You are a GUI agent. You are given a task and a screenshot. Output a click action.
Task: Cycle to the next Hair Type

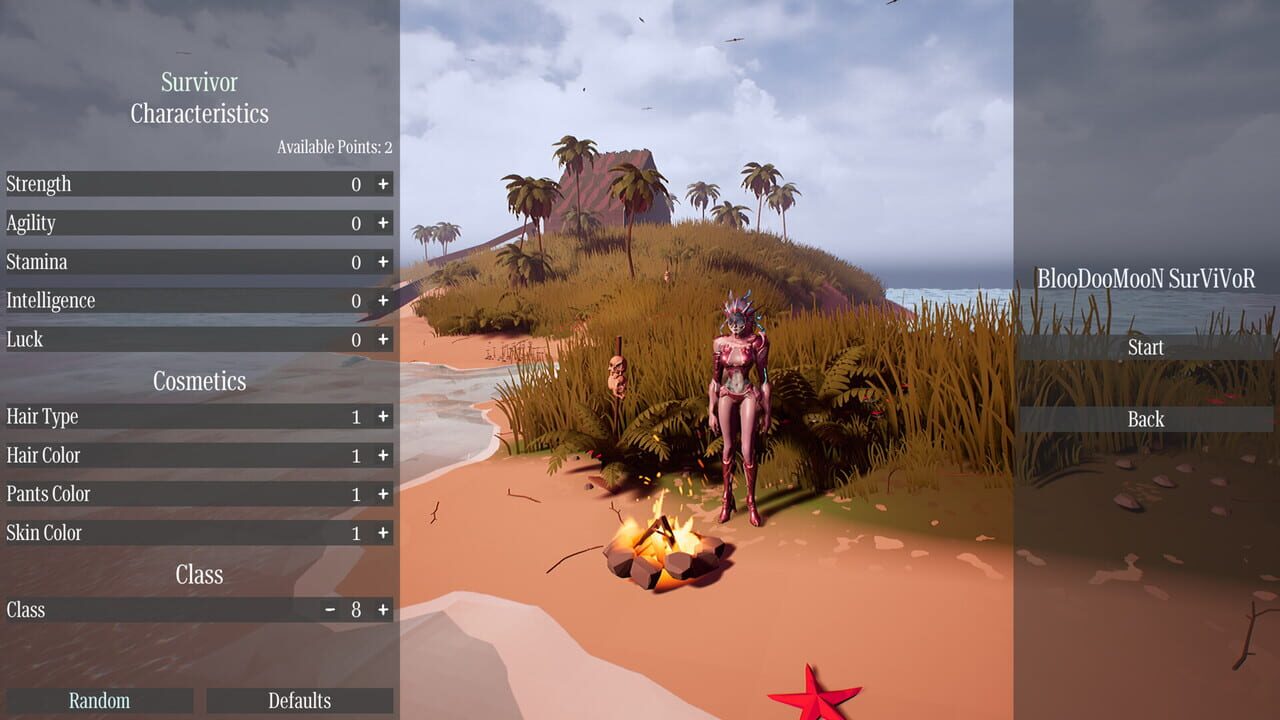click(x=385, y=416)
